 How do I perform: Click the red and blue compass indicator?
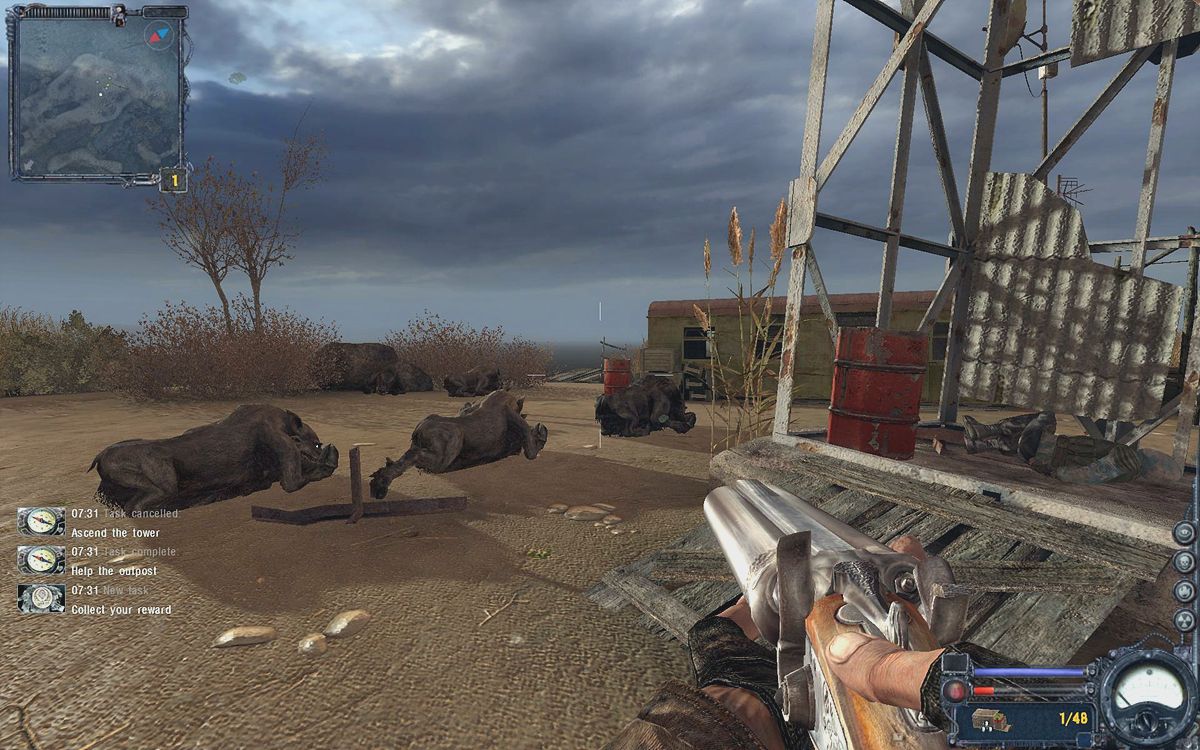pos(160,34)
